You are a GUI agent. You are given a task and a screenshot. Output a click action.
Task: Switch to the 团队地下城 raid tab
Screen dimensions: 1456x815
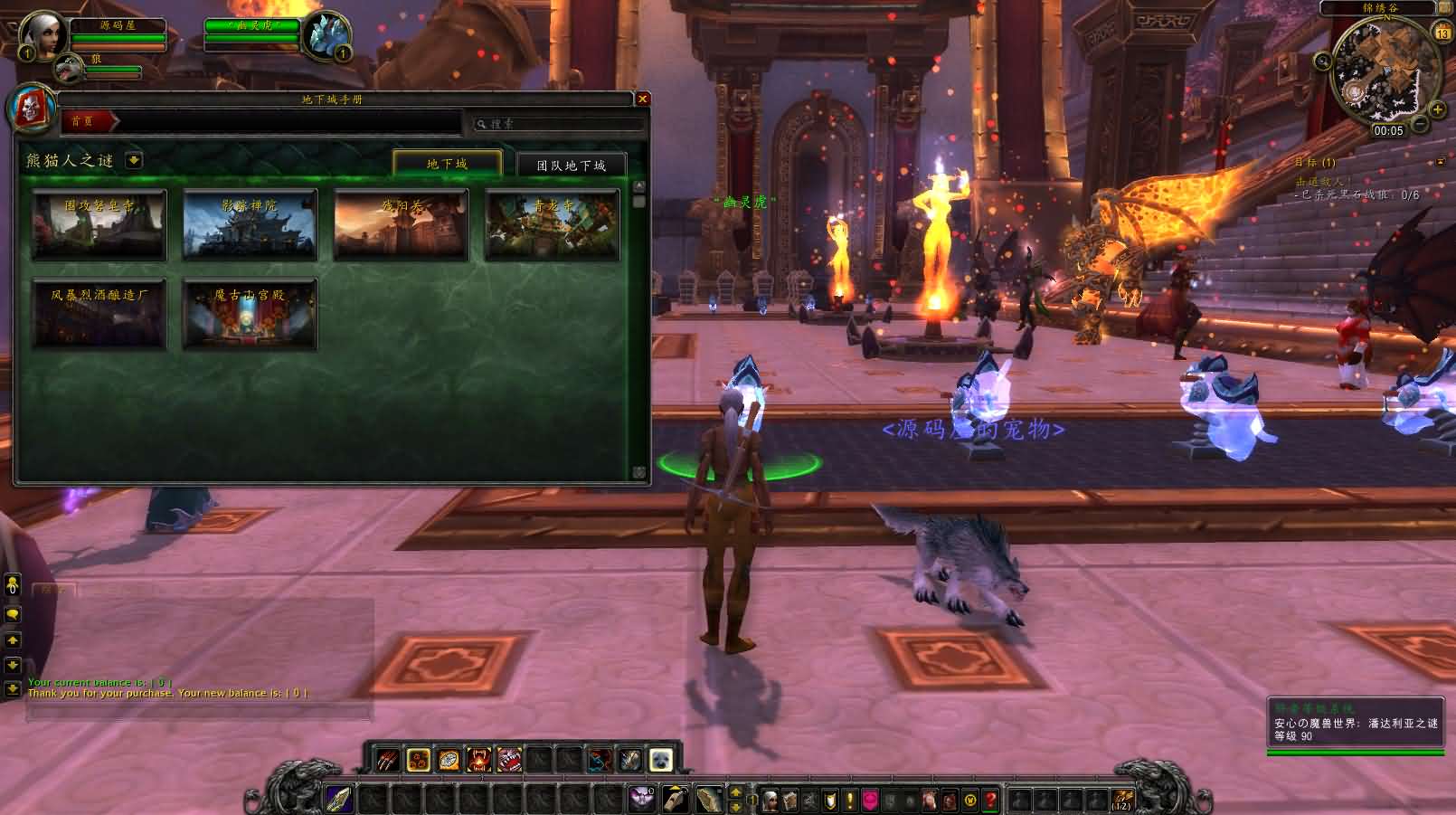point(571,166)
